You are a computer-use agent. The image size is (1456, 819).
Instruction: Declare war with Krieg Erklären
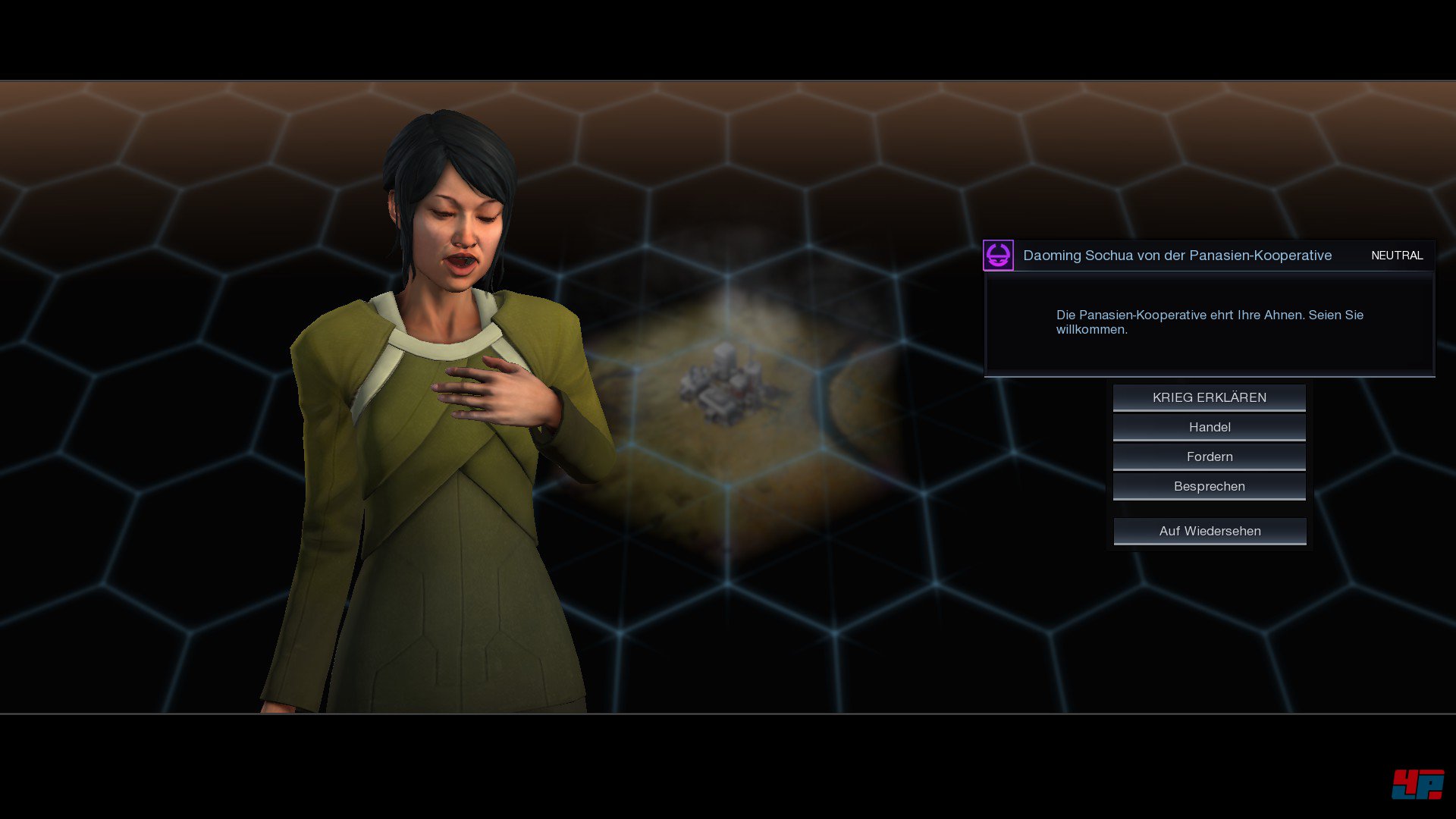click(x=1209, y=397)
